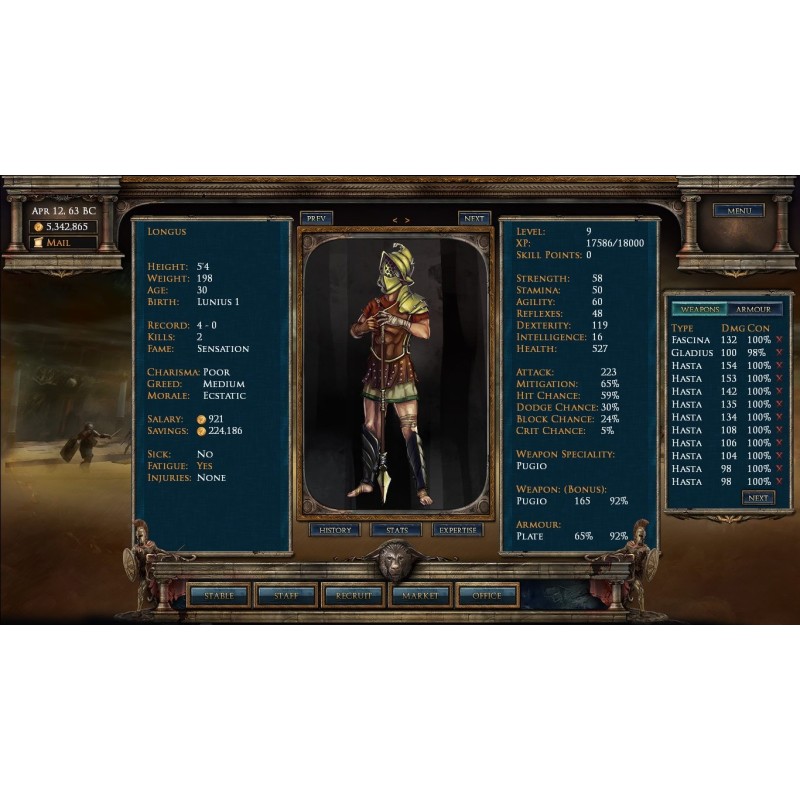Choose the Gladius from the weapons list
This screenshot has height=800, width=800.
(692, 353)
